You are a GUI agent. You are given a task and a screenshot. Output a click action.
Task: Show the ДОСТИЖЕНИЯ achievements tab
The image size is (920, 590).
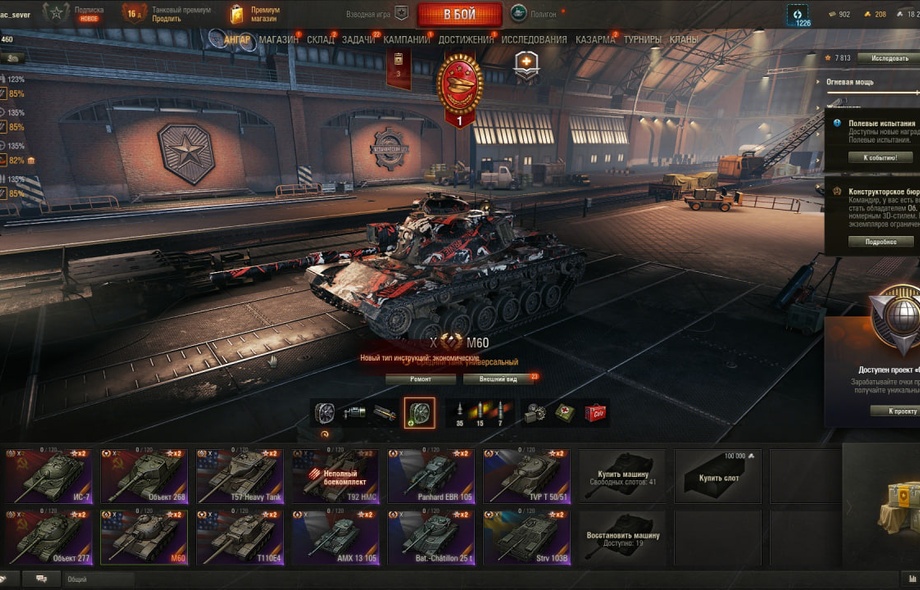click(x=465, y=40)
